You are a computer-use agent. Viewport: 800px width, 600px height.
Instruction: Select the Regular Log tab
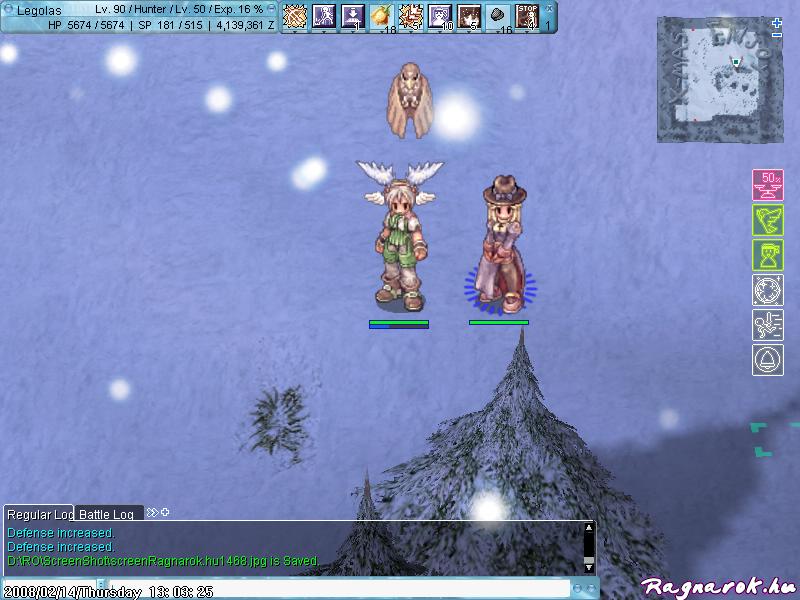pos(40,514)
